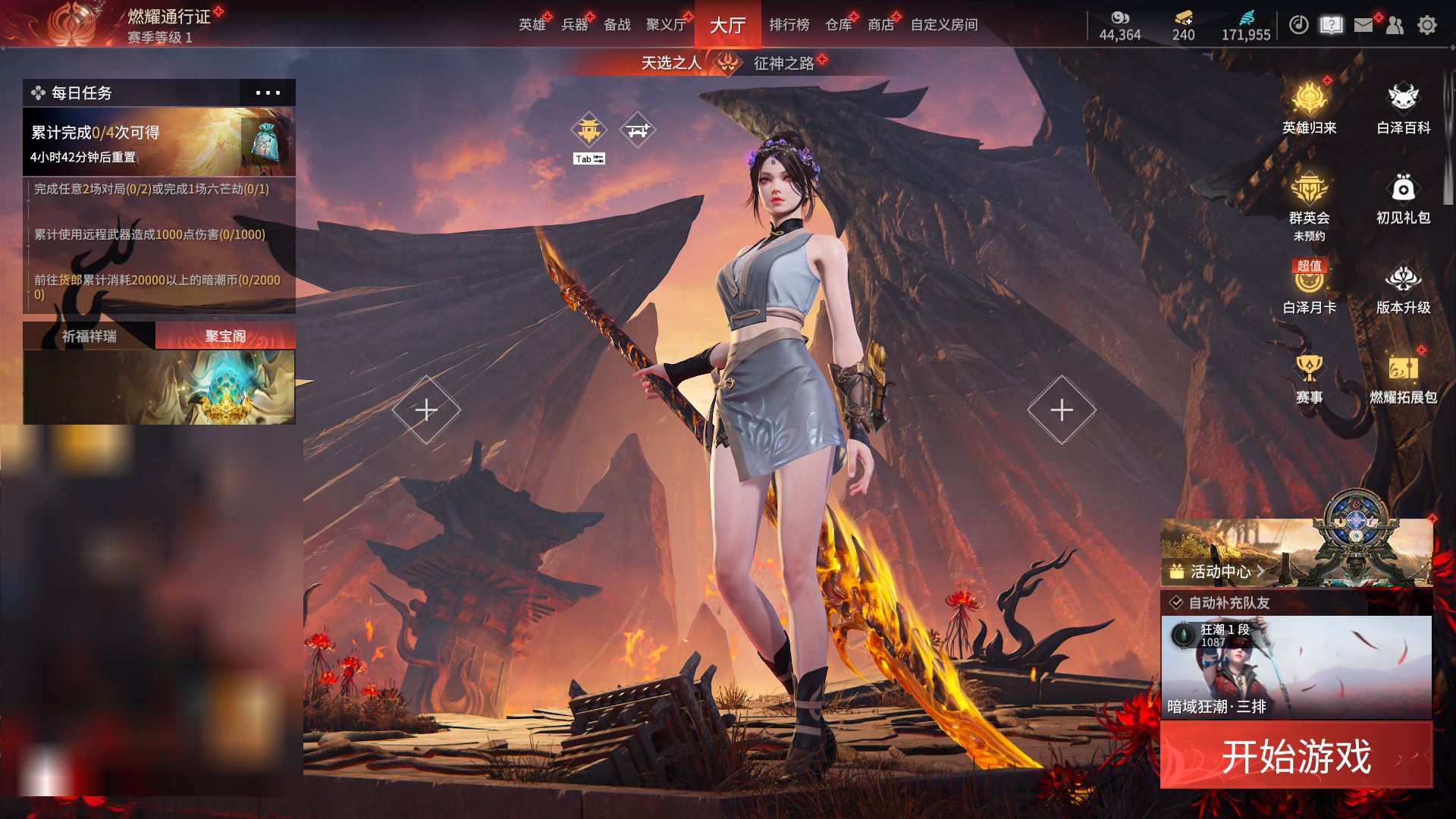
Task: Open the friends list icon
Action: point(1395,25)
